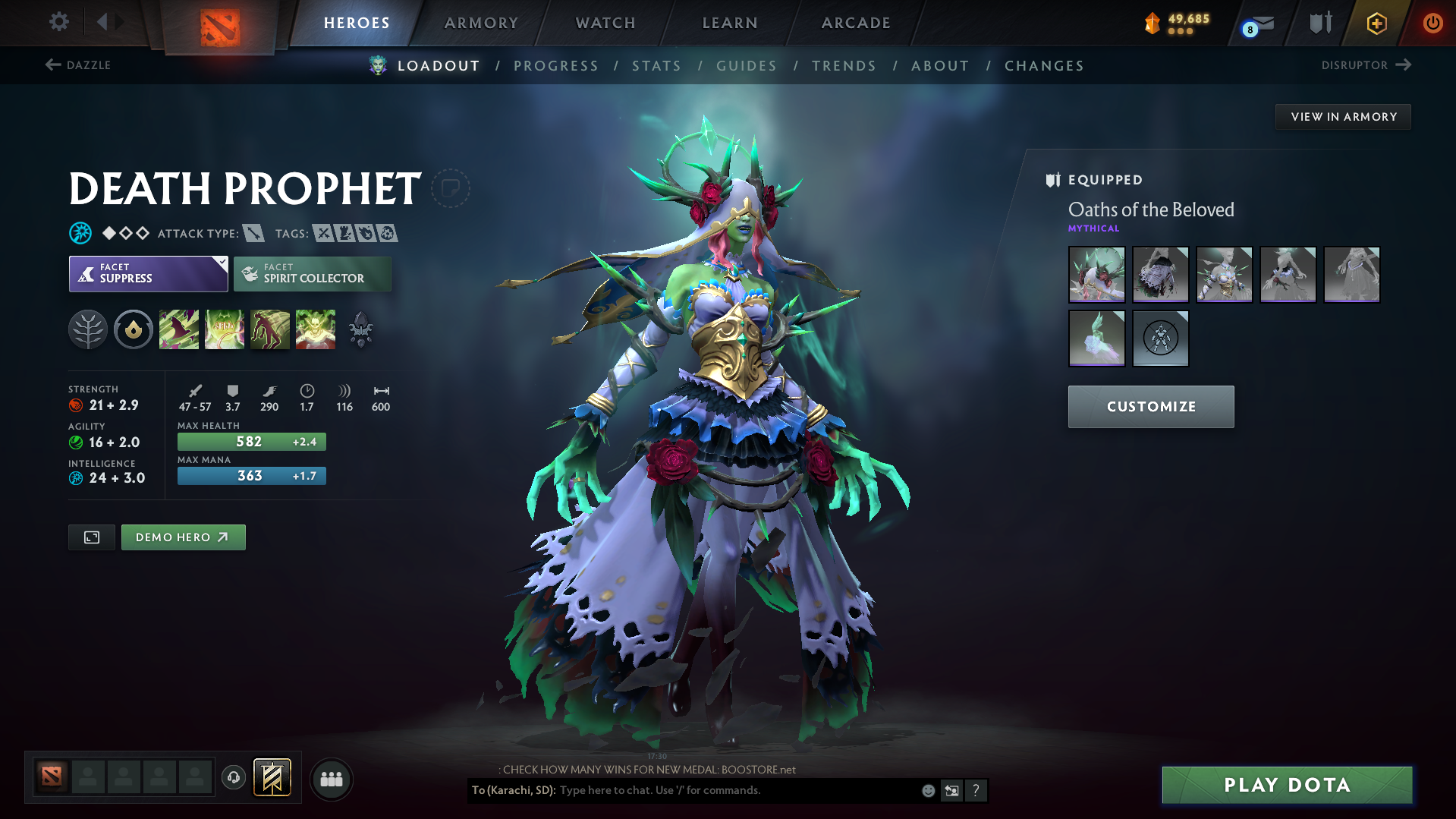Click the Max Health bar
This screenshot has width=1456, height=819.
pos(251,441)
